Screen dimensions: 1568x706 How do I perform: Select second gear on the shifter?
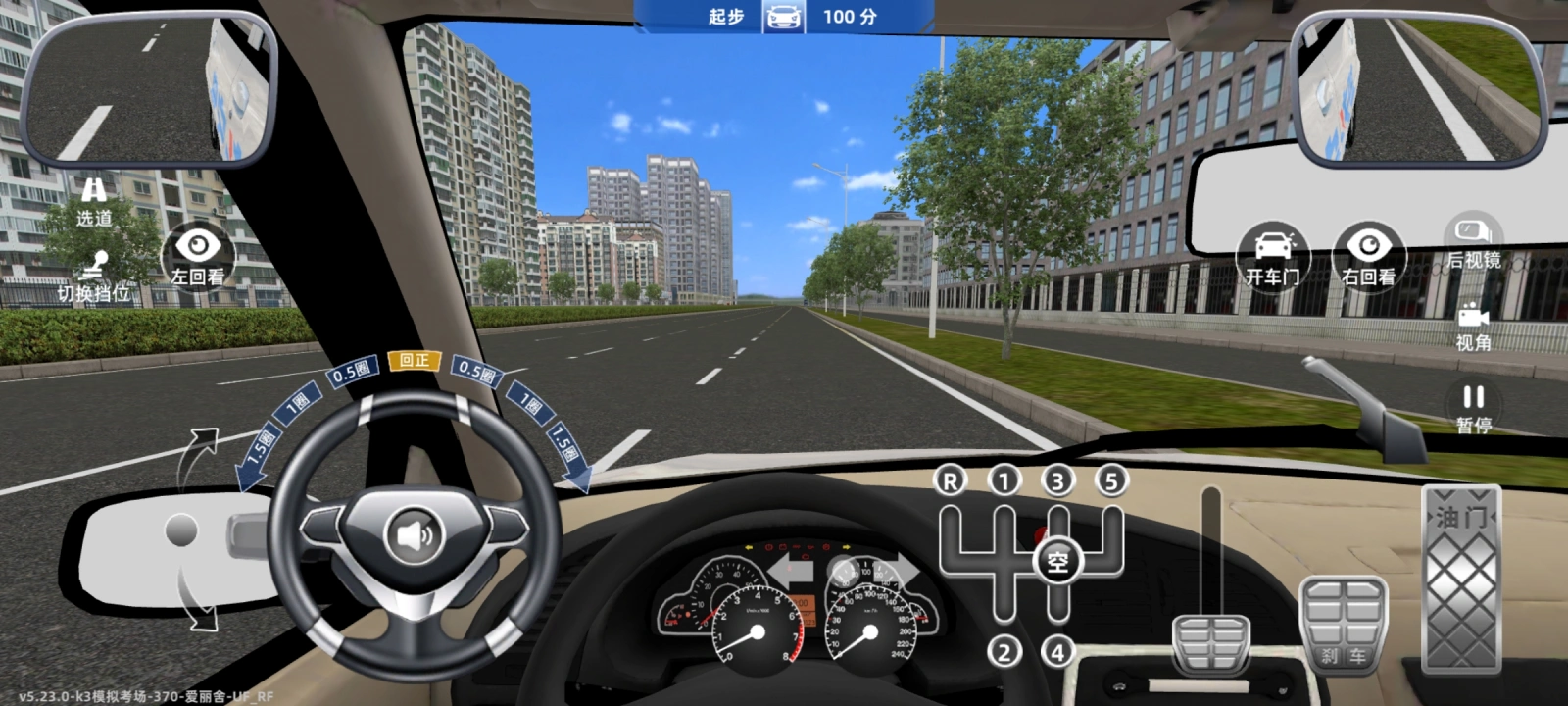[x=1003, y=651]
